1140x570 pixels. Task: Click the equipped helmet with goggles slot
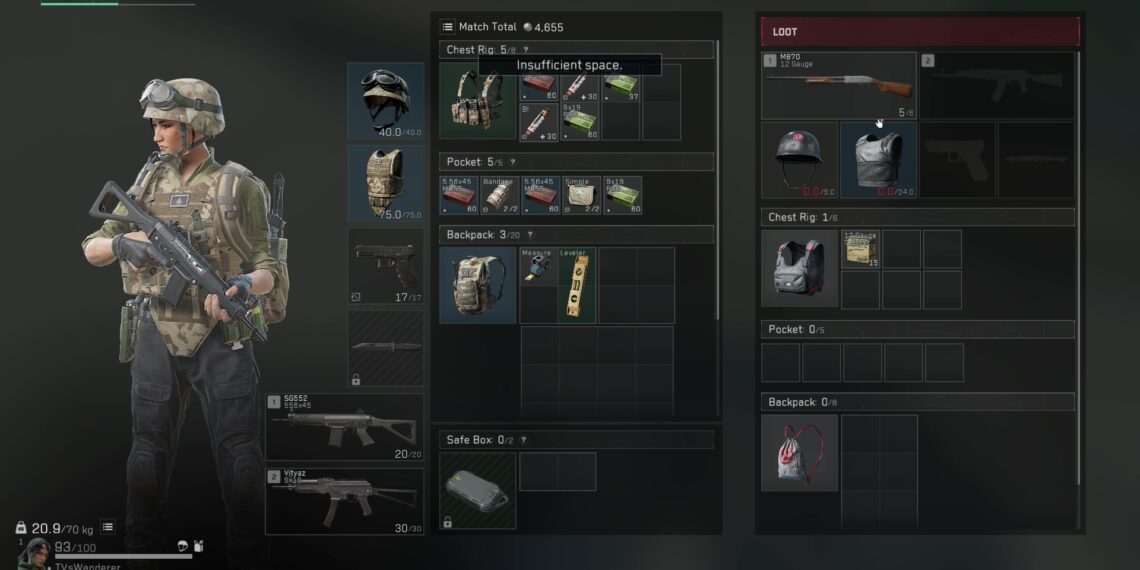click(385, 101)
